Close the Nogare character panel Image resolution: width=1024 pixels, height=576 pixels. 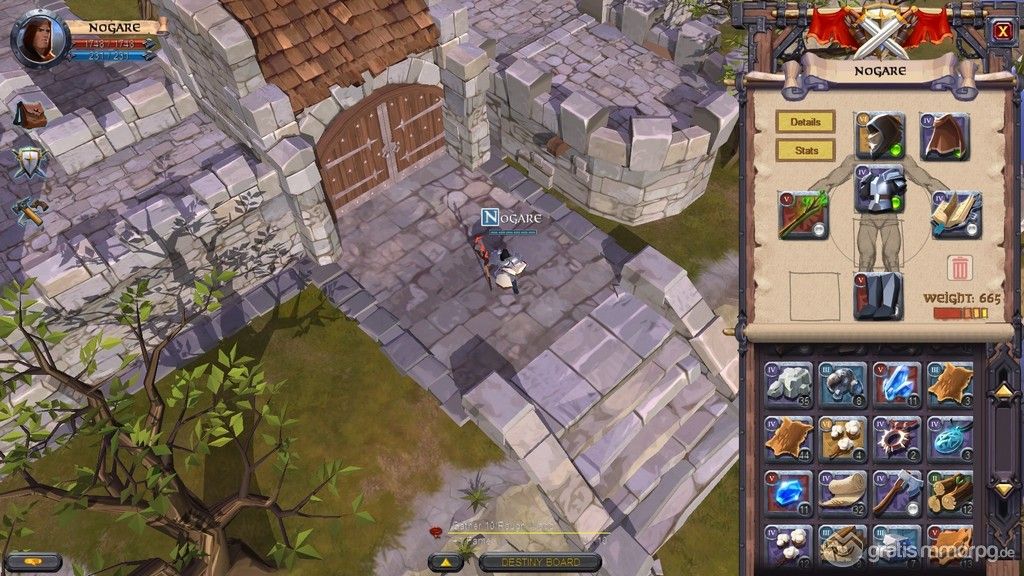pos(1002,31)
